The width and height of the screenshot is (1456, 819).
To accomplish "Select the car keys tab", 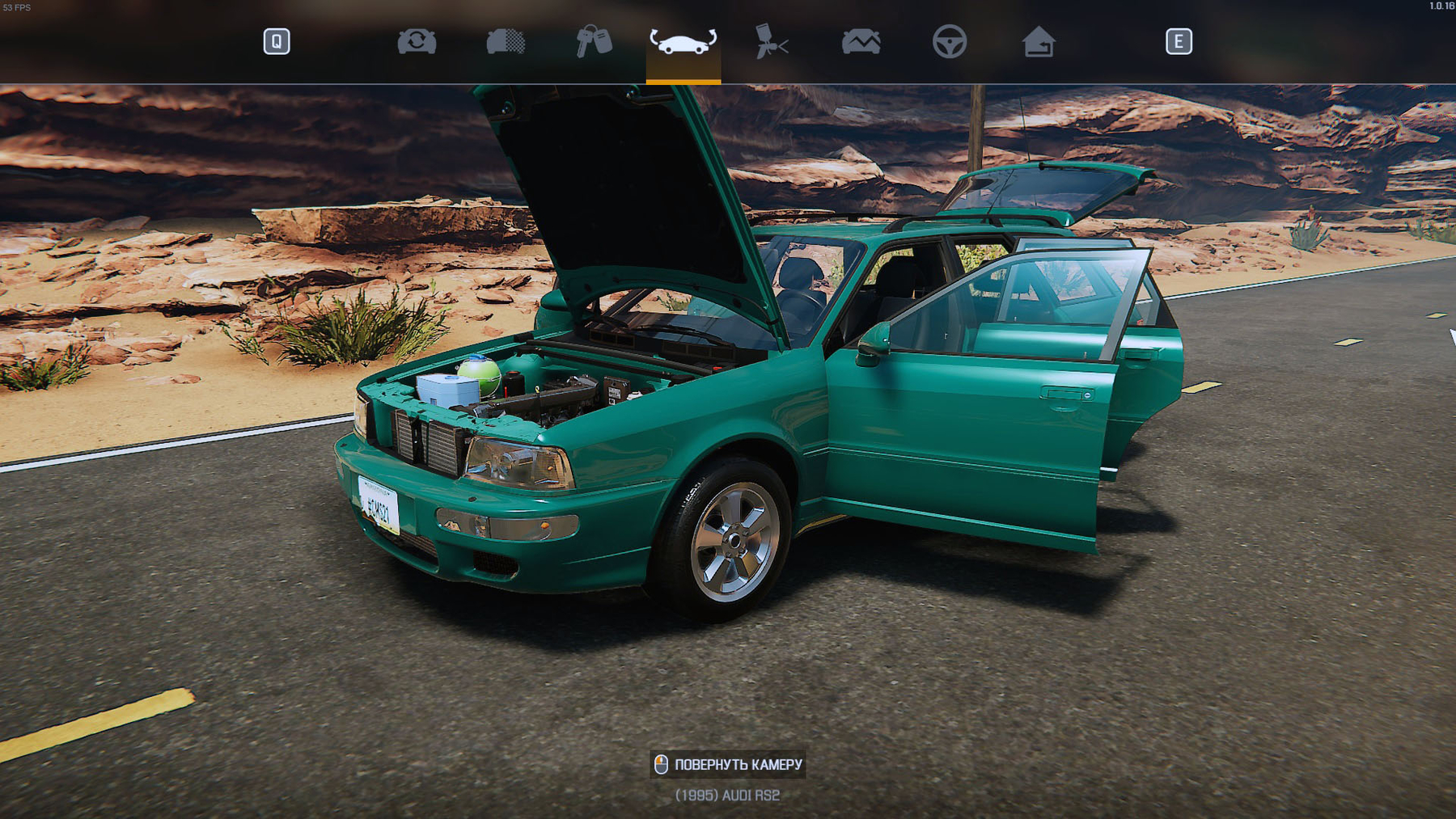I will (x=594, y=41).
